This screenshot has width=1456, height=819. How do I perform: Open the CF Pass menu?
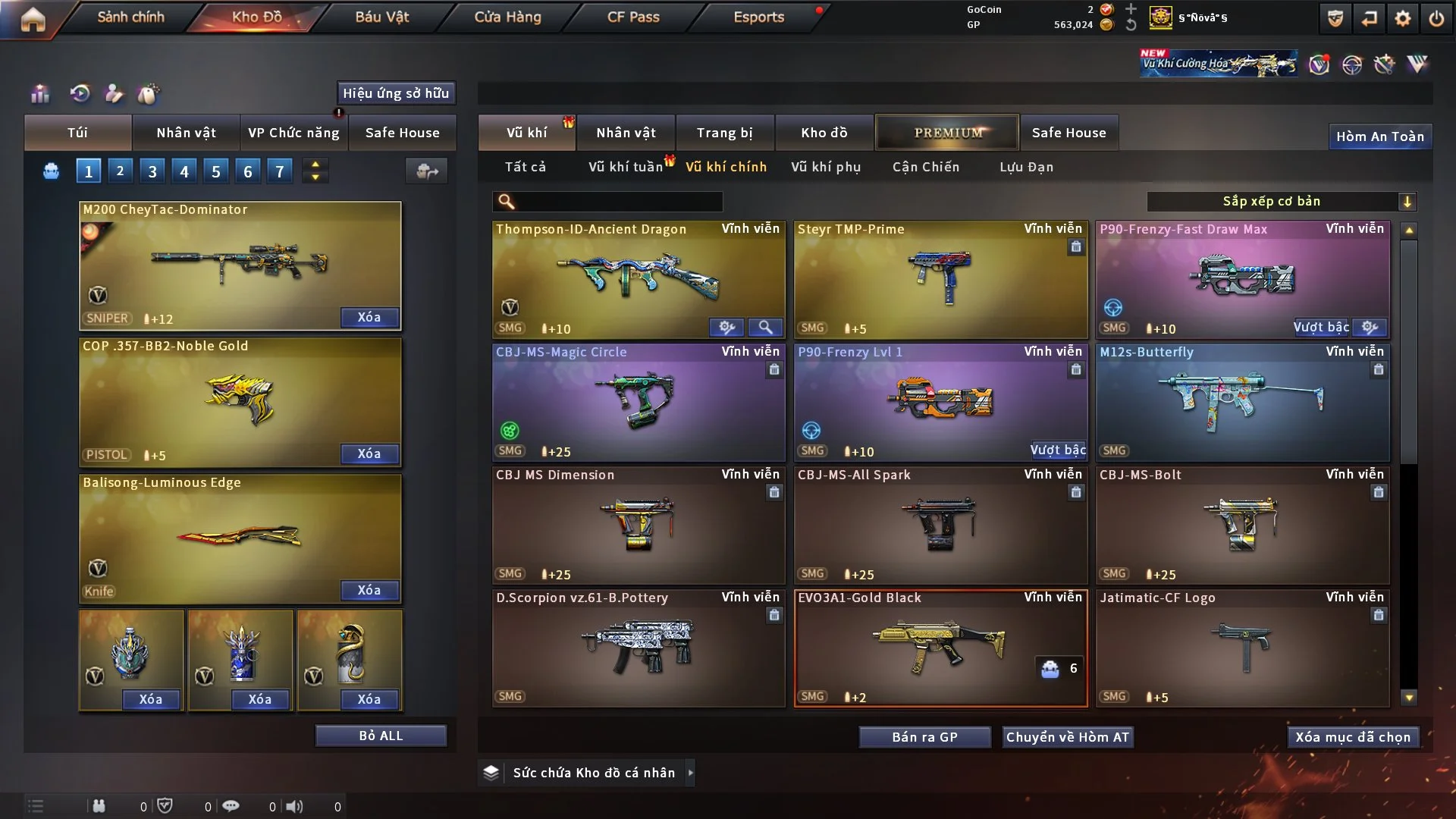633,17
